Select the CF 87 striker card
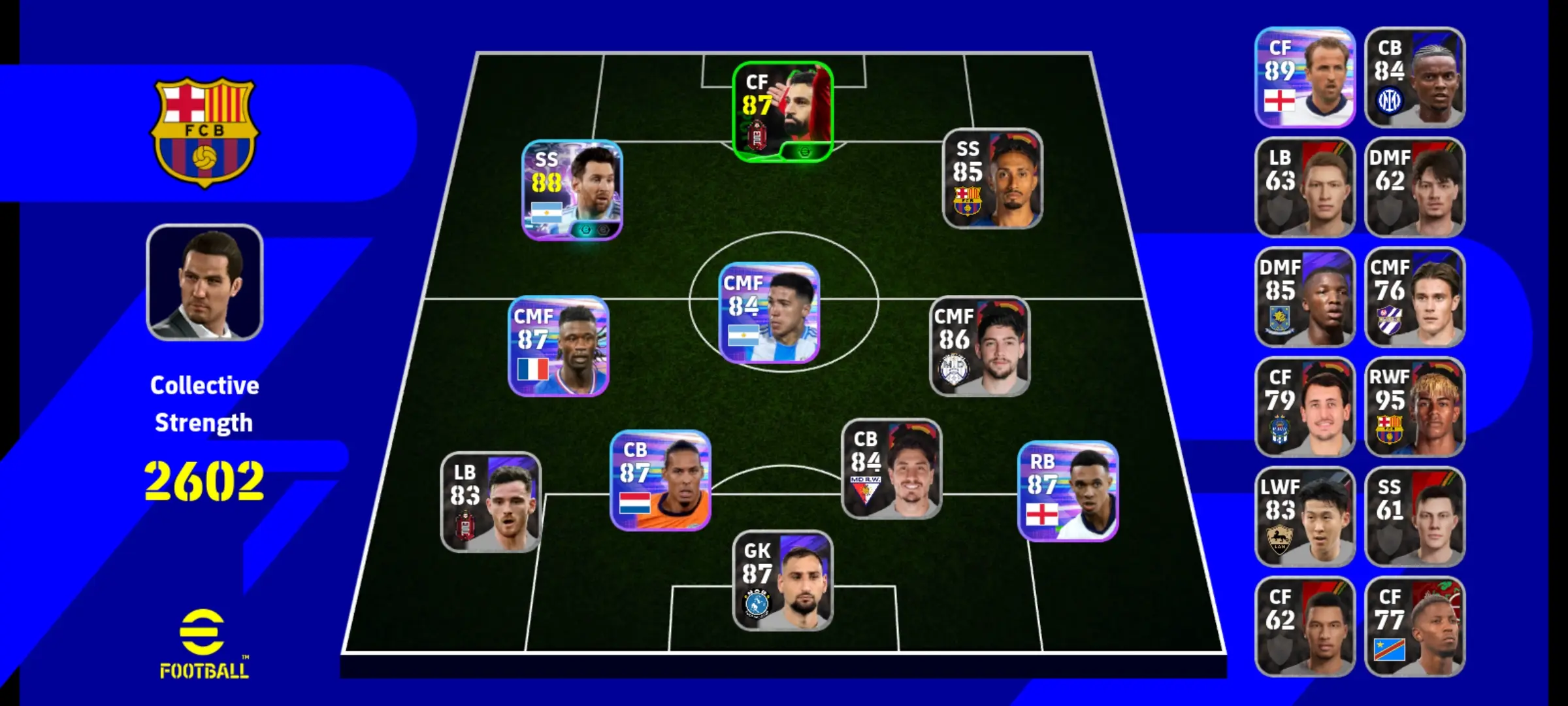This screenshot has height=706, width=1568. point(782,112)
